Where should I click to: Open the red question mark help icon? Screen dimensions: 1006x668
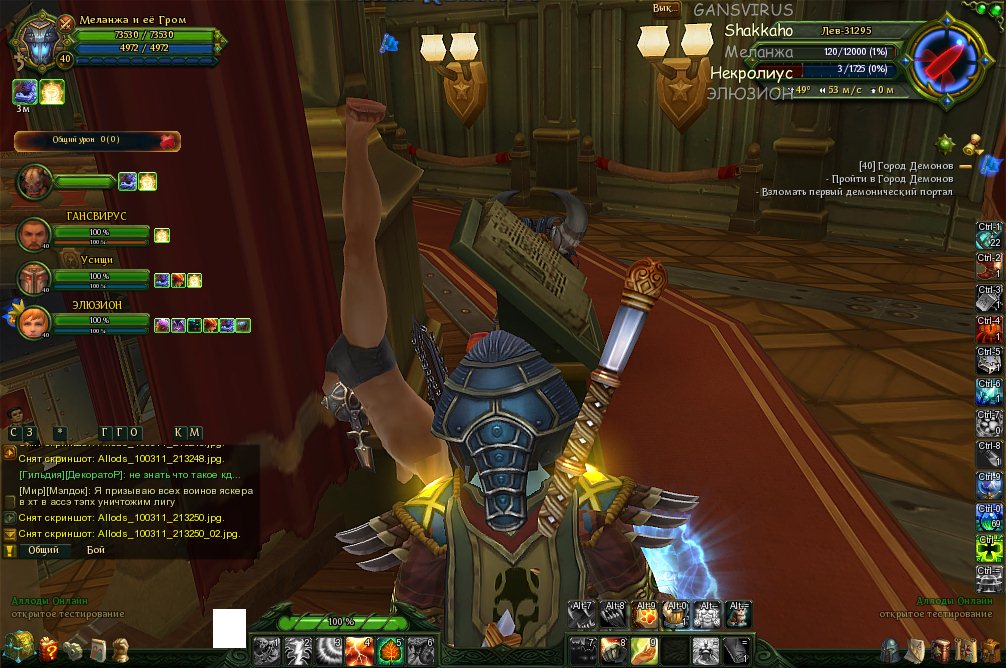click(47, 651)
